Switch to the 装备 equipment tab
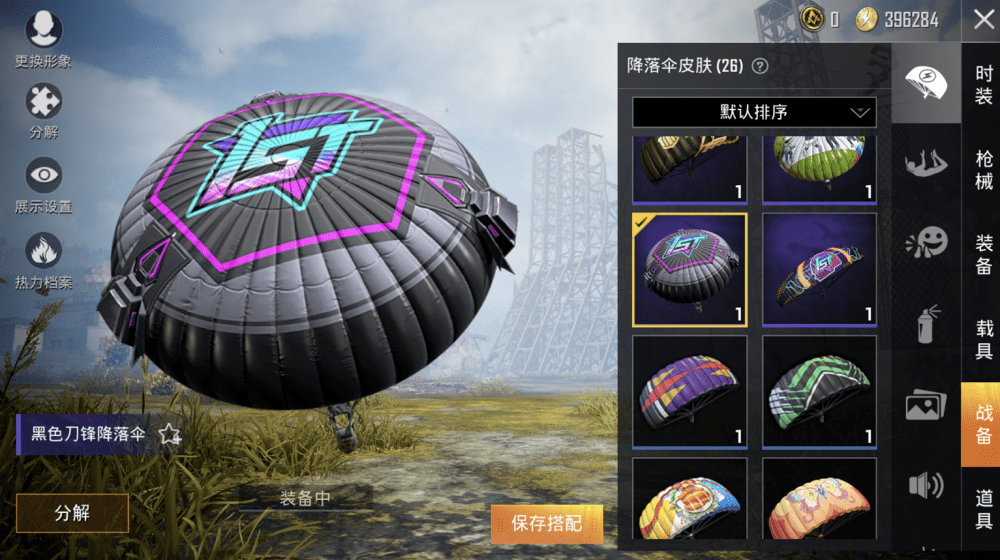 click(x=983, y=256)
